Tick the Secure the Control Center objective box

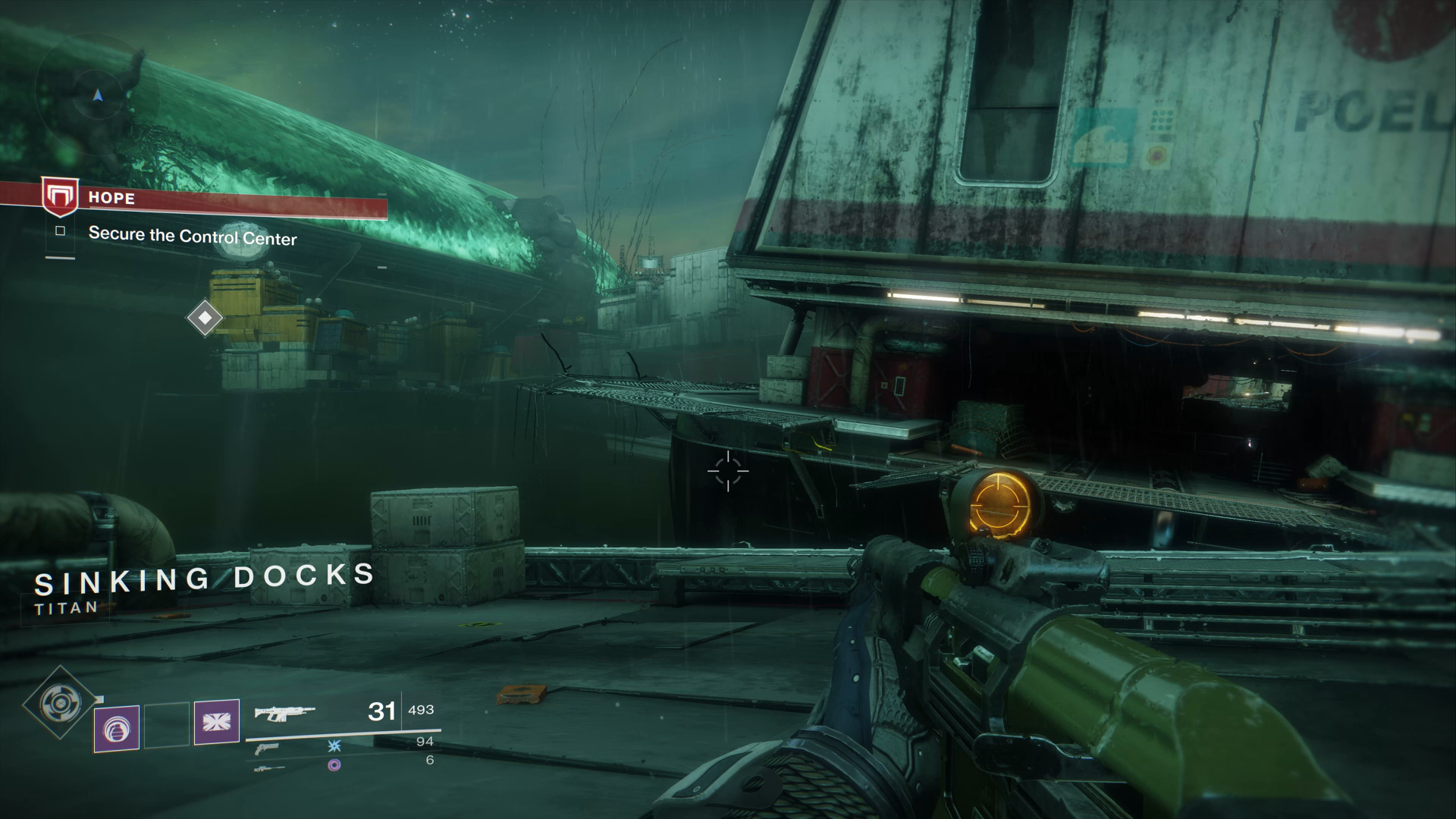[61, 231]
